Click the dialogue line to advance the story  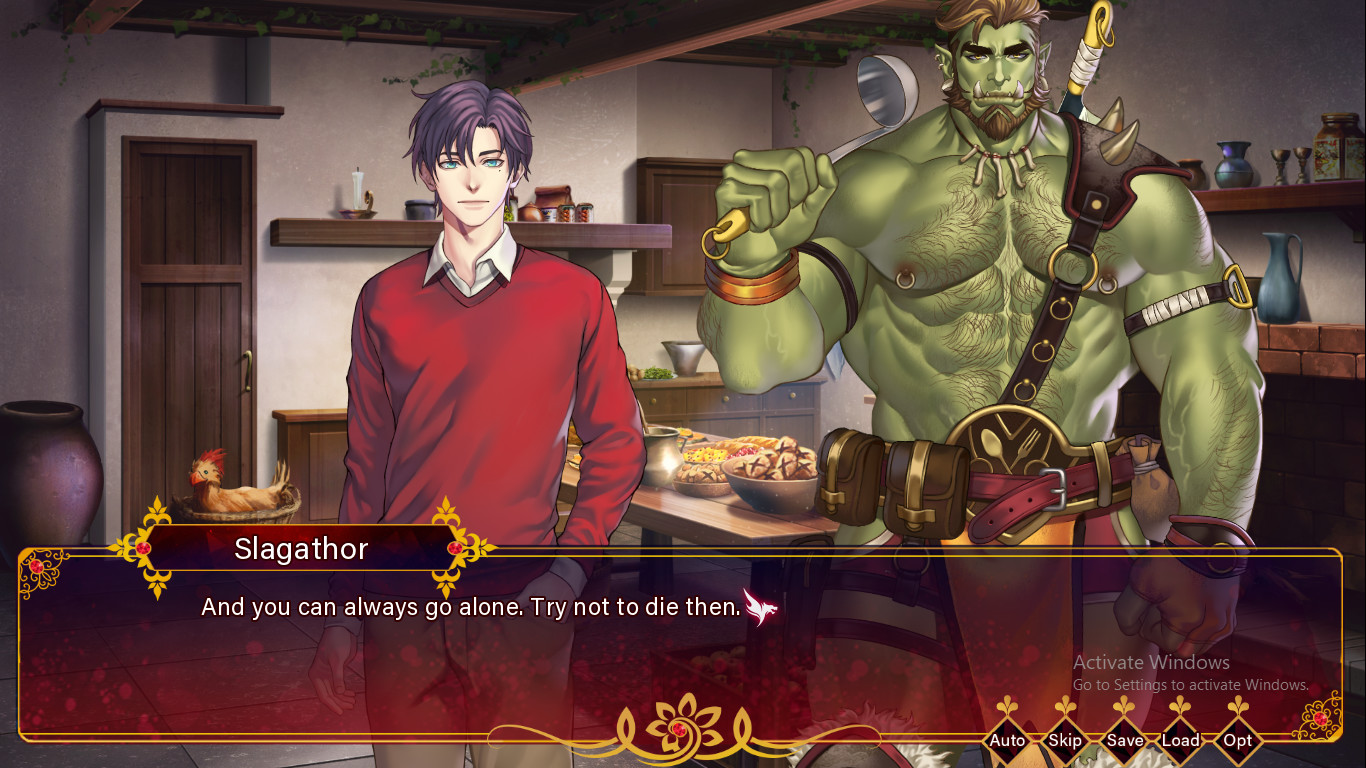tap(470, 606)
